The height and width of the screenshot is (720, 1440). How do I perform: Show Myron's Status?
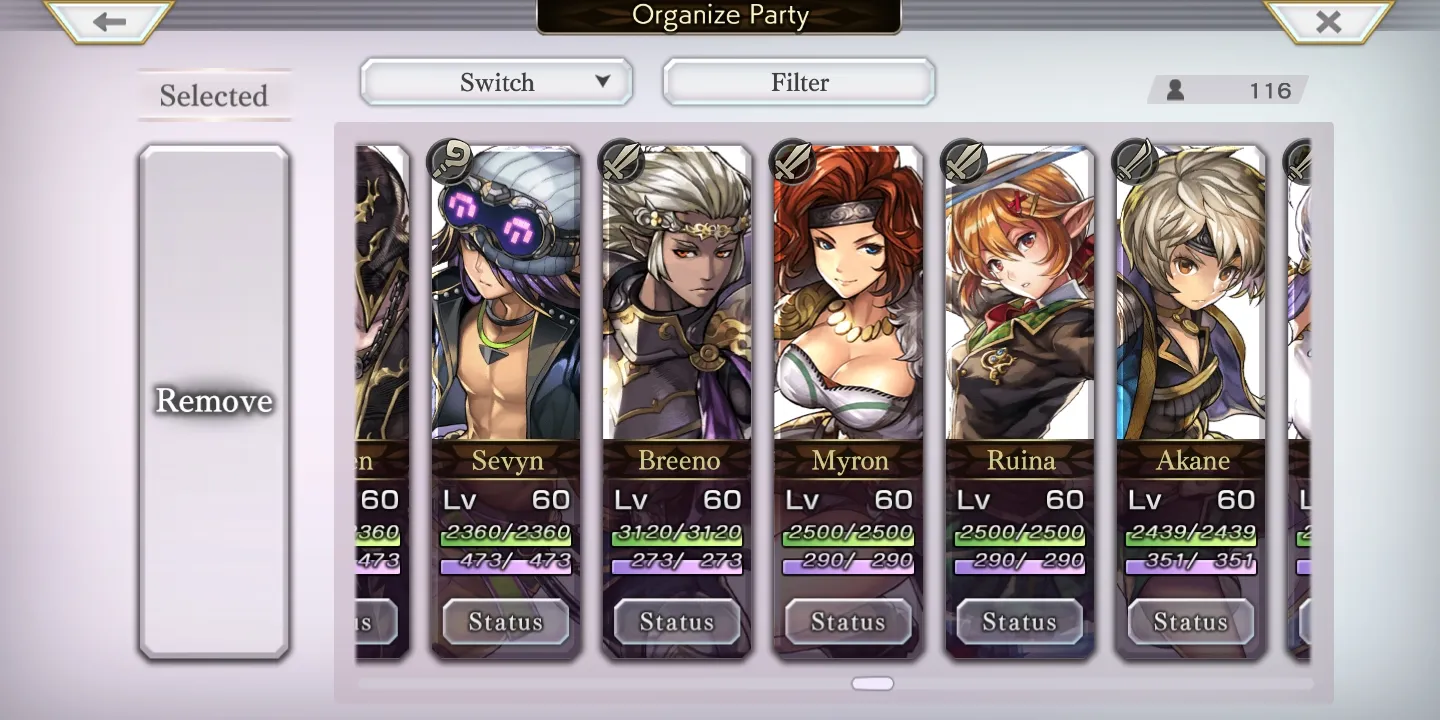click(x=848, y=622)
